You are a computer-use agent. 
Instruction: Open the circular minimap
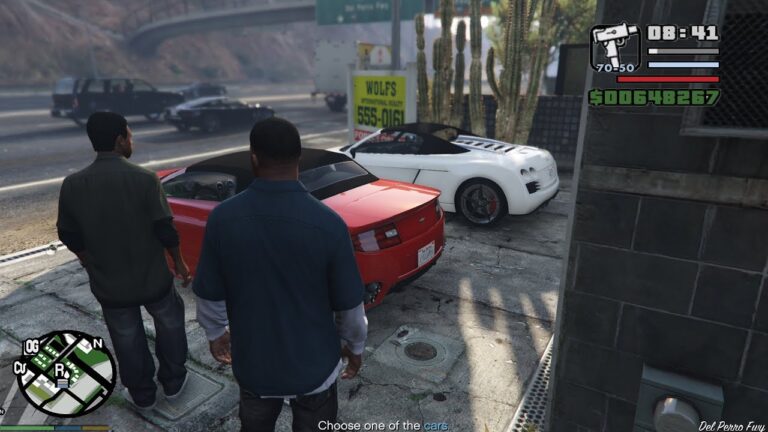(67, 373)
